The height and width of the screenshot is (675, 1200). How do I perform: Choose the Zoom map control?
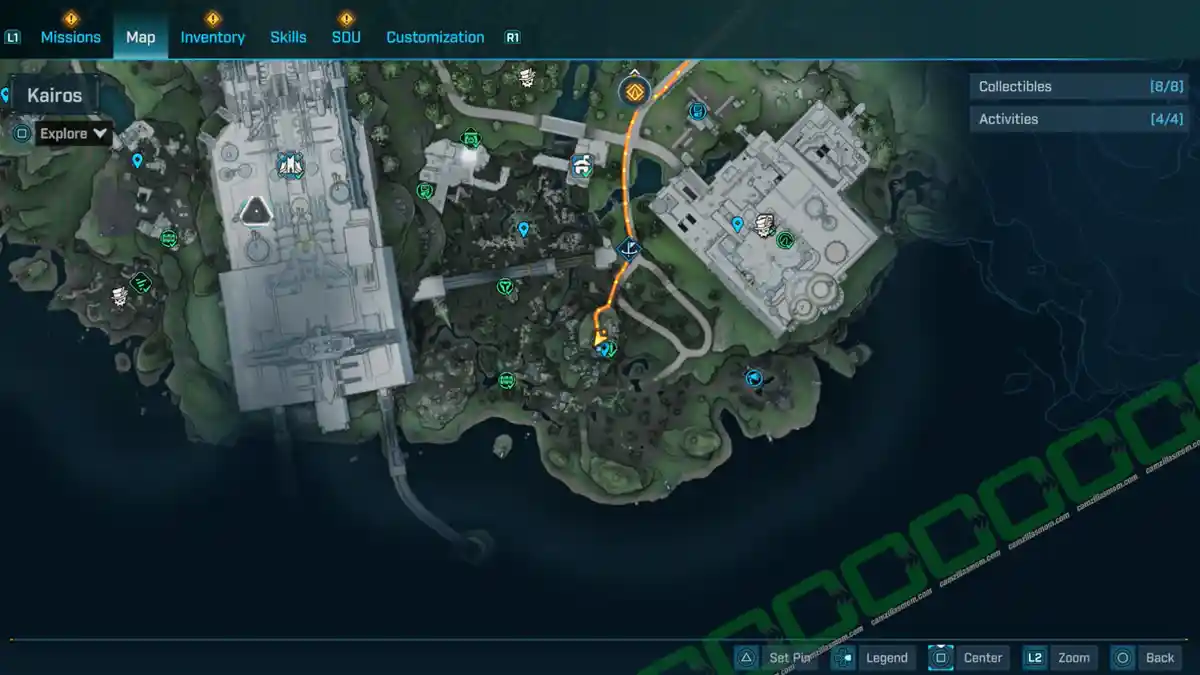pos(1060,657)
